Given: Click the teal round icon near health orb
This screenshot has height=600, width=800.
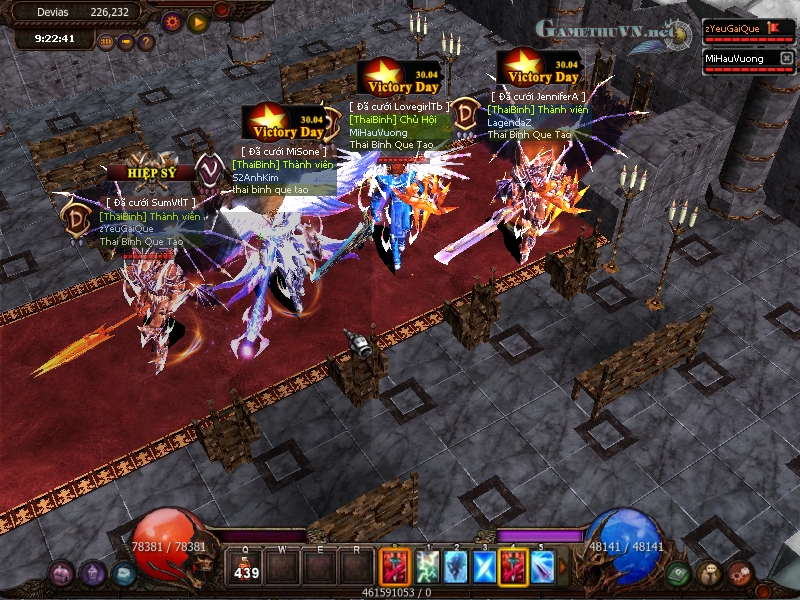Looking at the screenshot, I should click(x=123, y=574).
